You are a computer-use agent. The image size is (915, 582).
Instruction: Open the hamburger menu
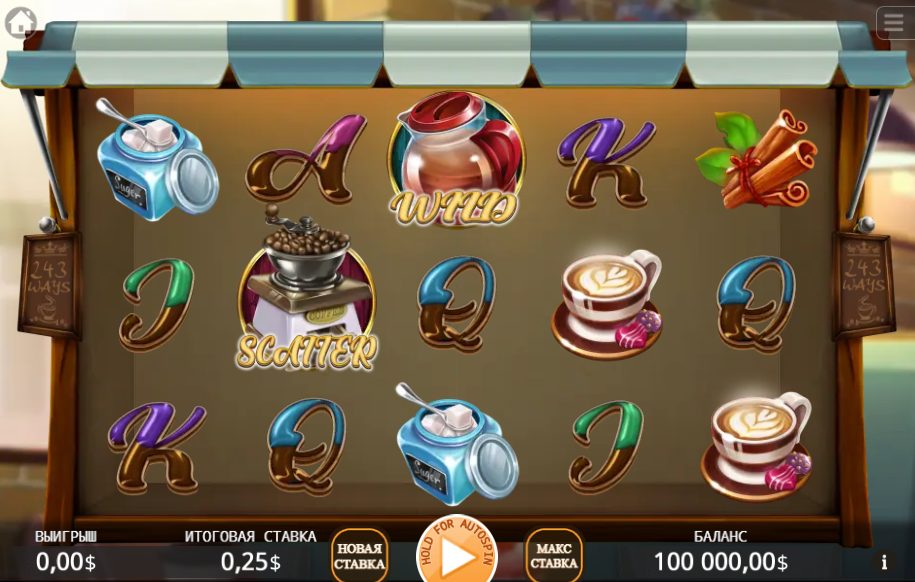[x=893, y=22]
